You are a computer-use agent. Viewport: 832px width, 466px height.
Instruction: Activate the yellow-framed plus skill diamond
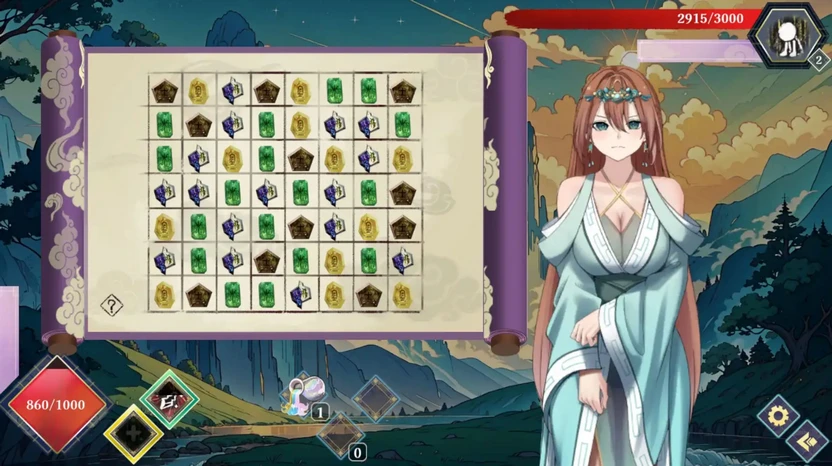[133, 433]
